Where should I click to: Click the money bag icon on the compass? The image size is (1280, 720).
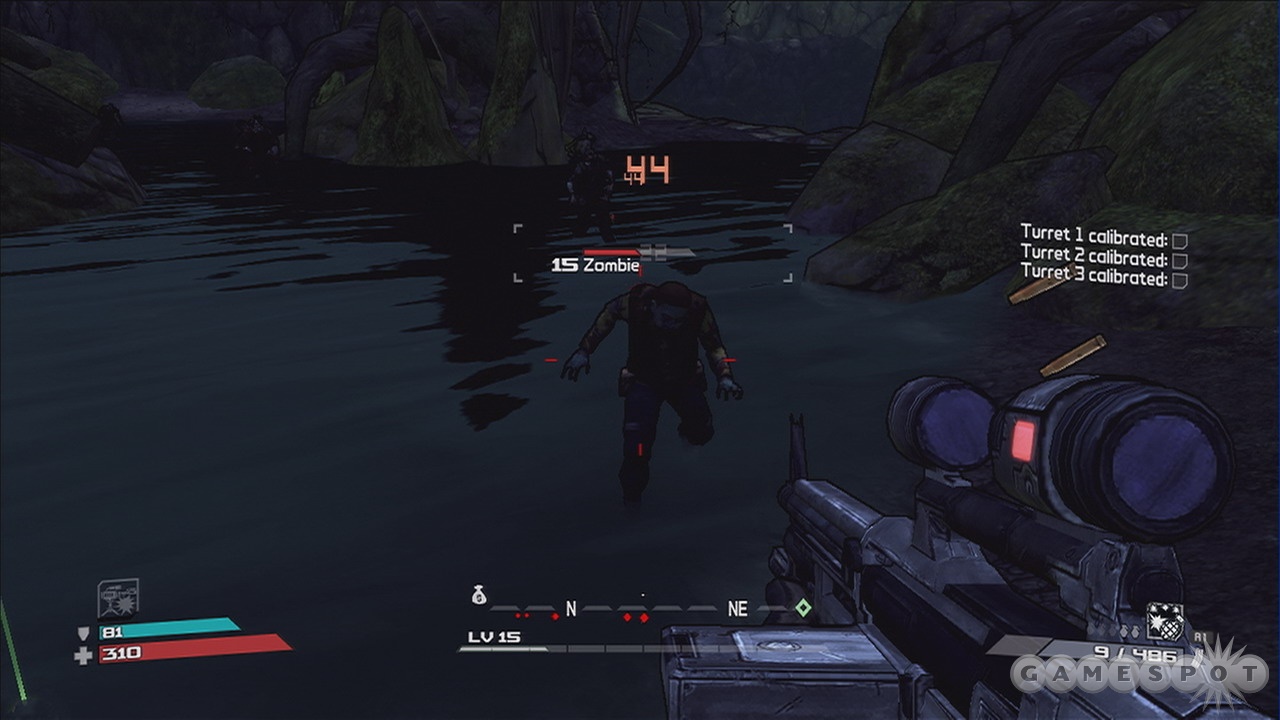point(478,596)
